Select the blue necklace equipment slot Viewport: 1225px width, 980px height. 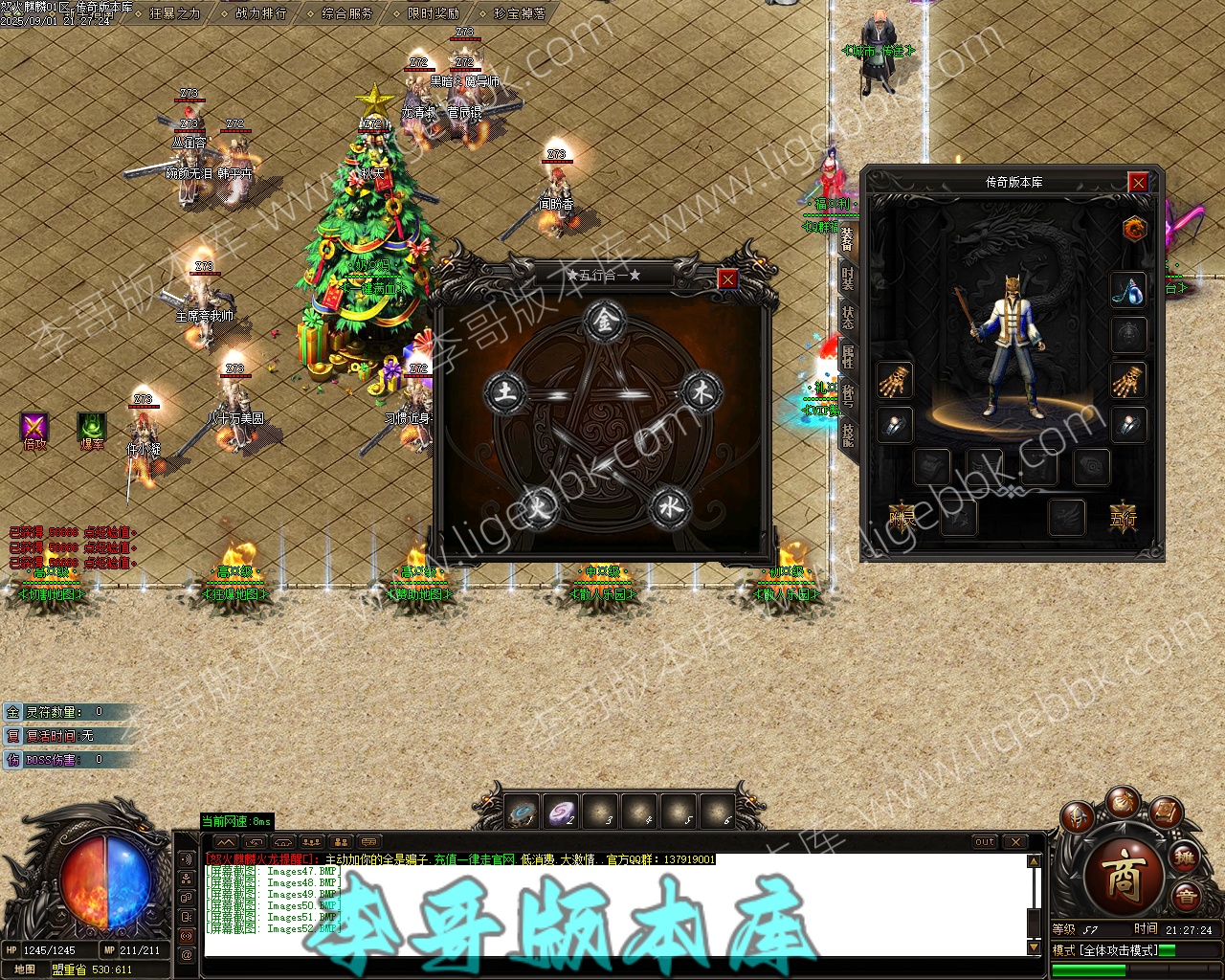click(1129, 291)
